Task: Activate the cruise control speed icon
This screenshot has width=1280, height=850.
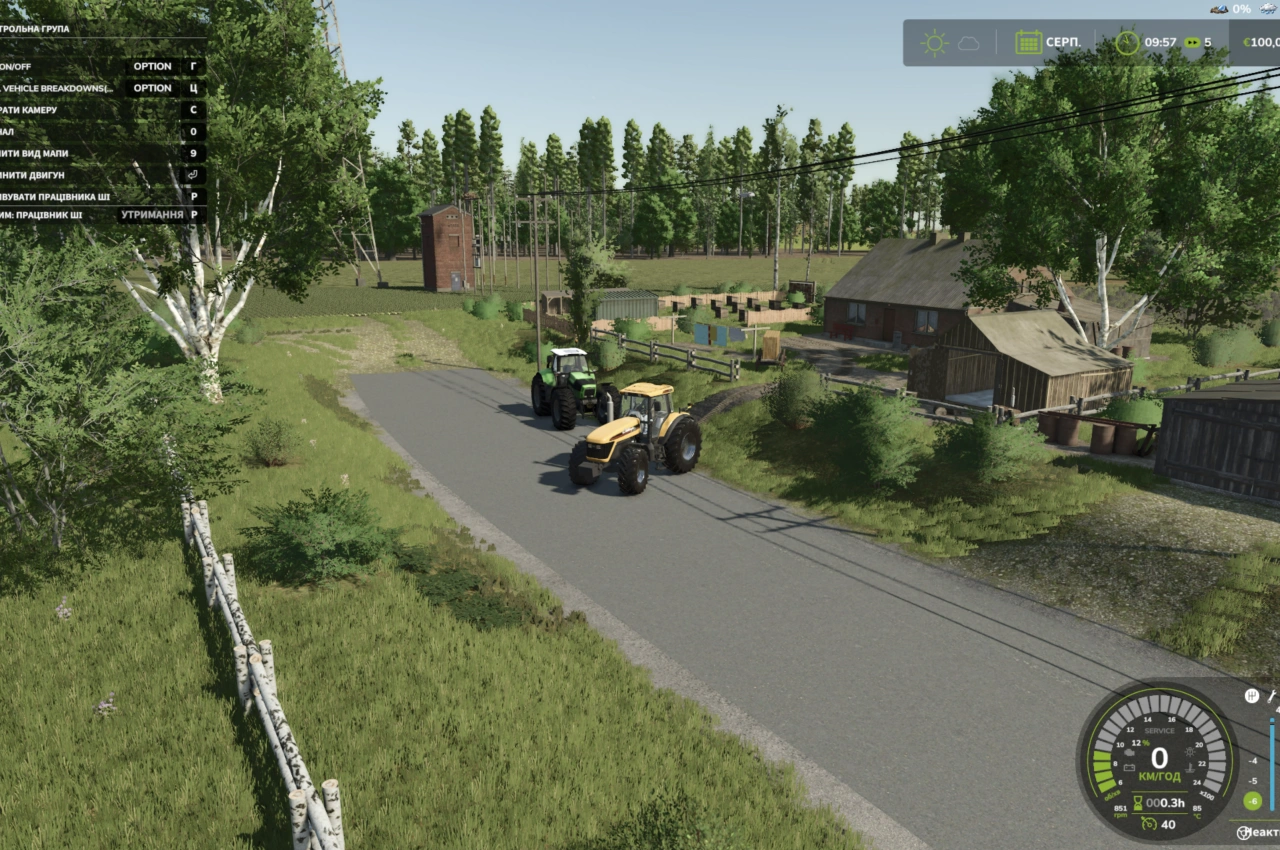Action: (x=1150, y=824)
